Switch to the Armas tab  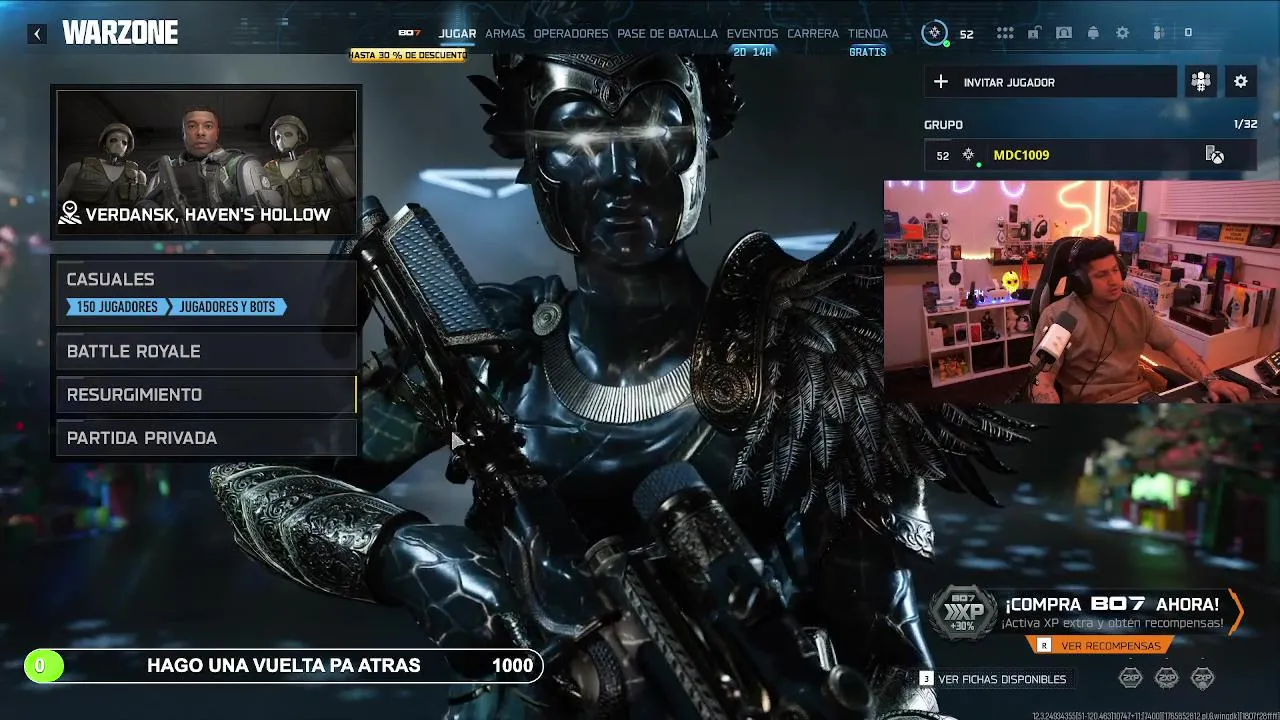(x=505, y=34)
